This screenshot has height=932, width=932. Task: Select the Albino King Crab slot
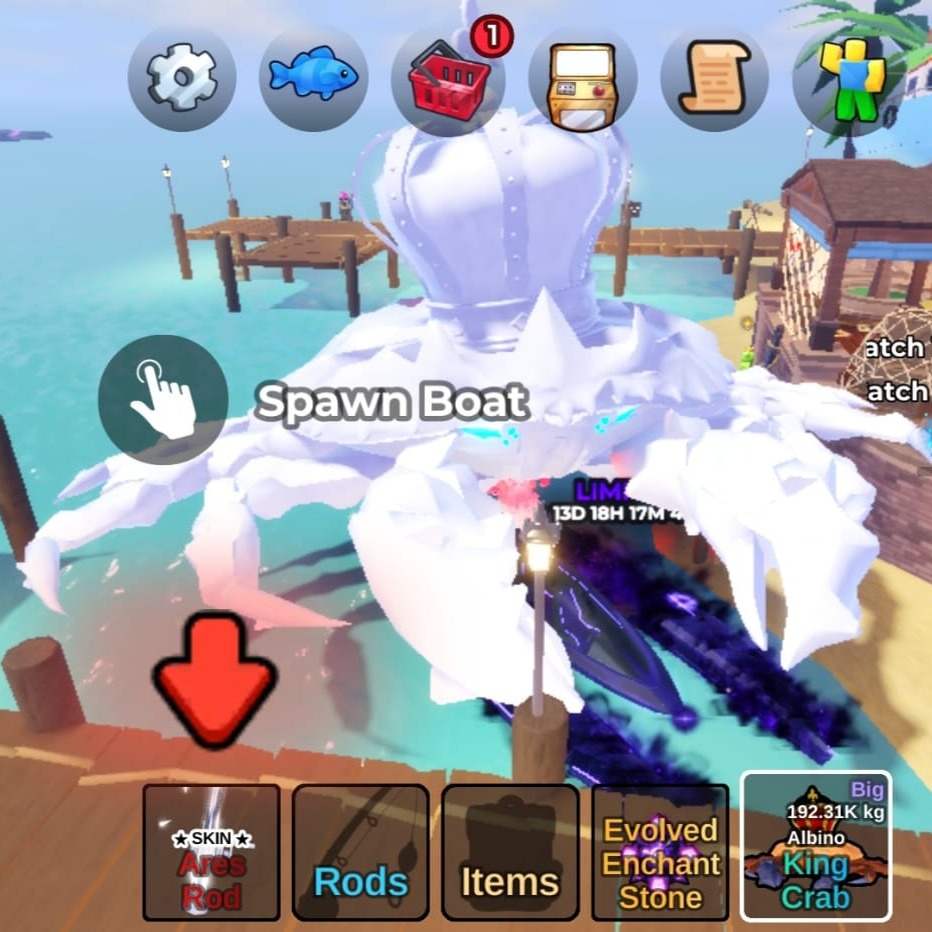tap(815, 846)
